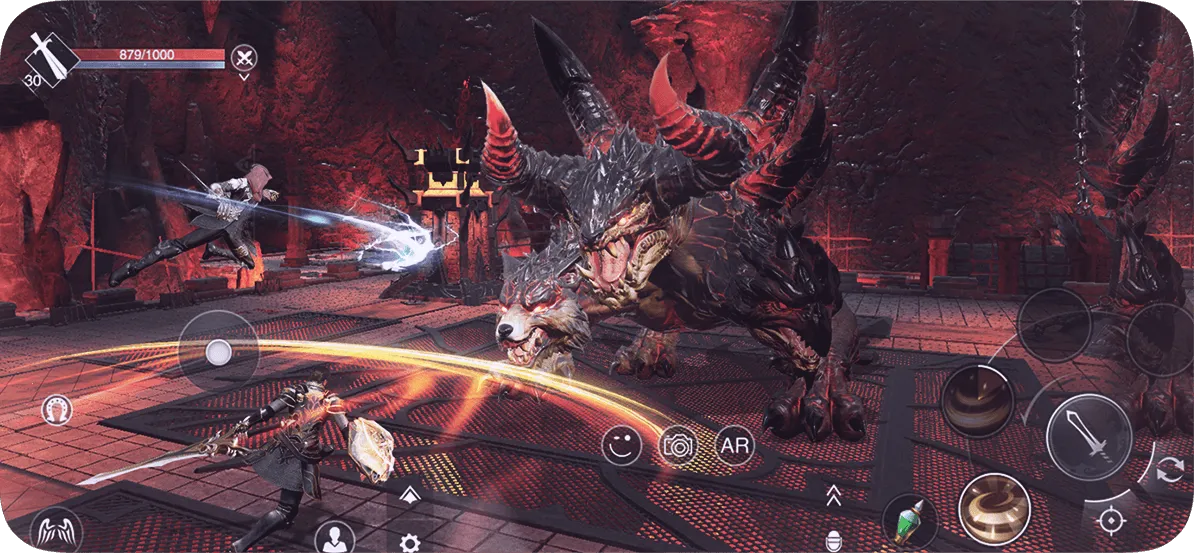1194x553 pixels.
Task: Use the green health potion
Action: pos(909,521)
